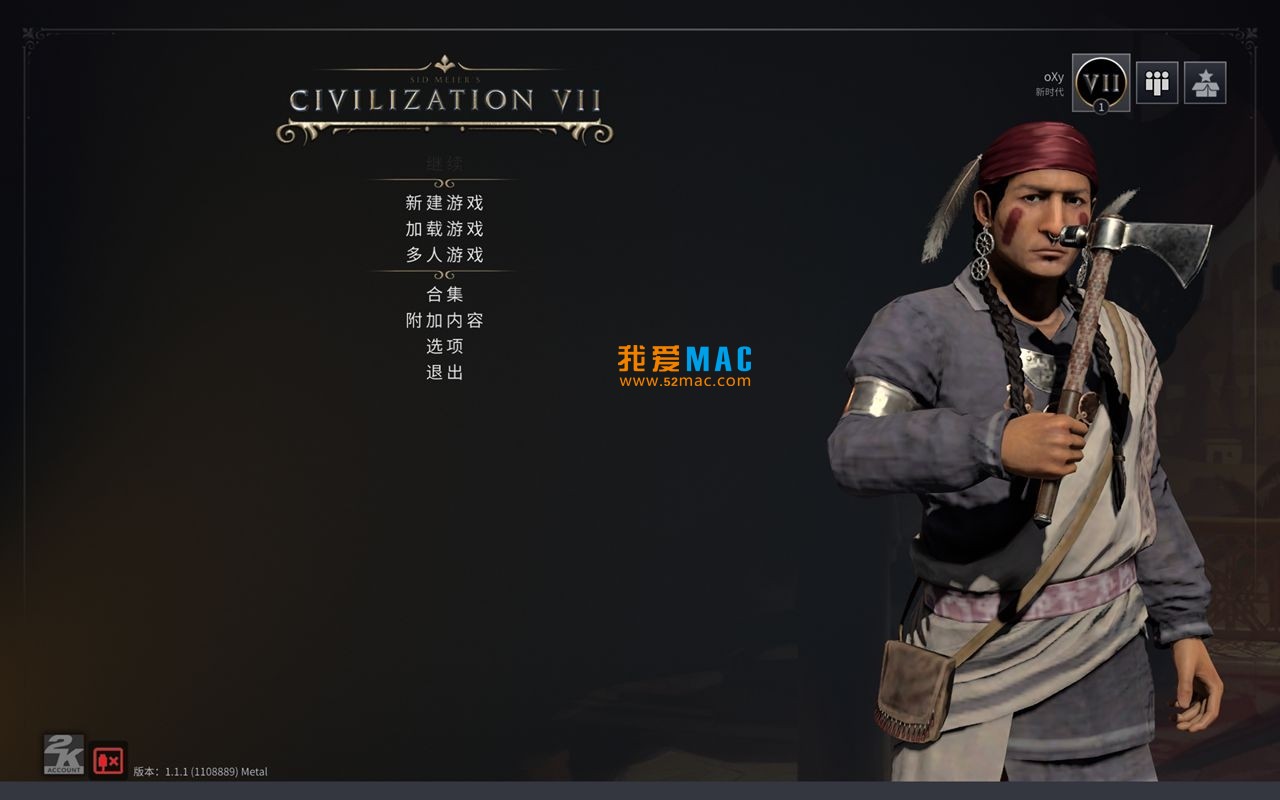Open the 2K Account button
This screenshot has height=800, width=1280.
(x=63, y=755)
